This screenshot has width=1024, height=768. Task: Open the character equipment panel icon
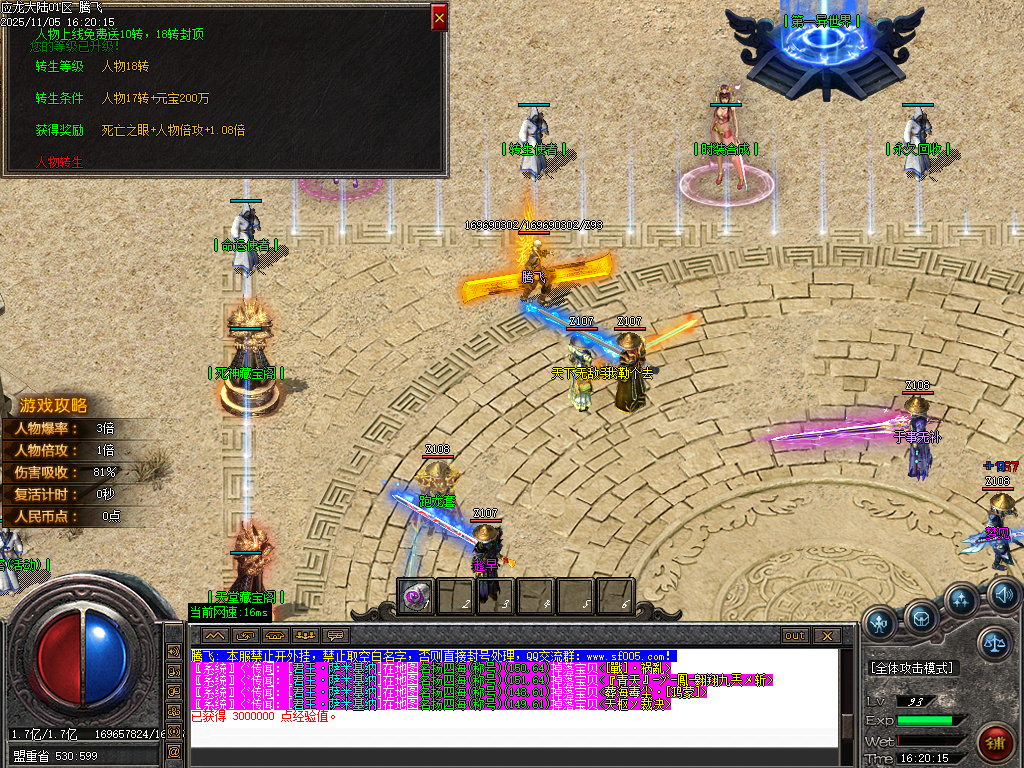click(x=880, y=623)
